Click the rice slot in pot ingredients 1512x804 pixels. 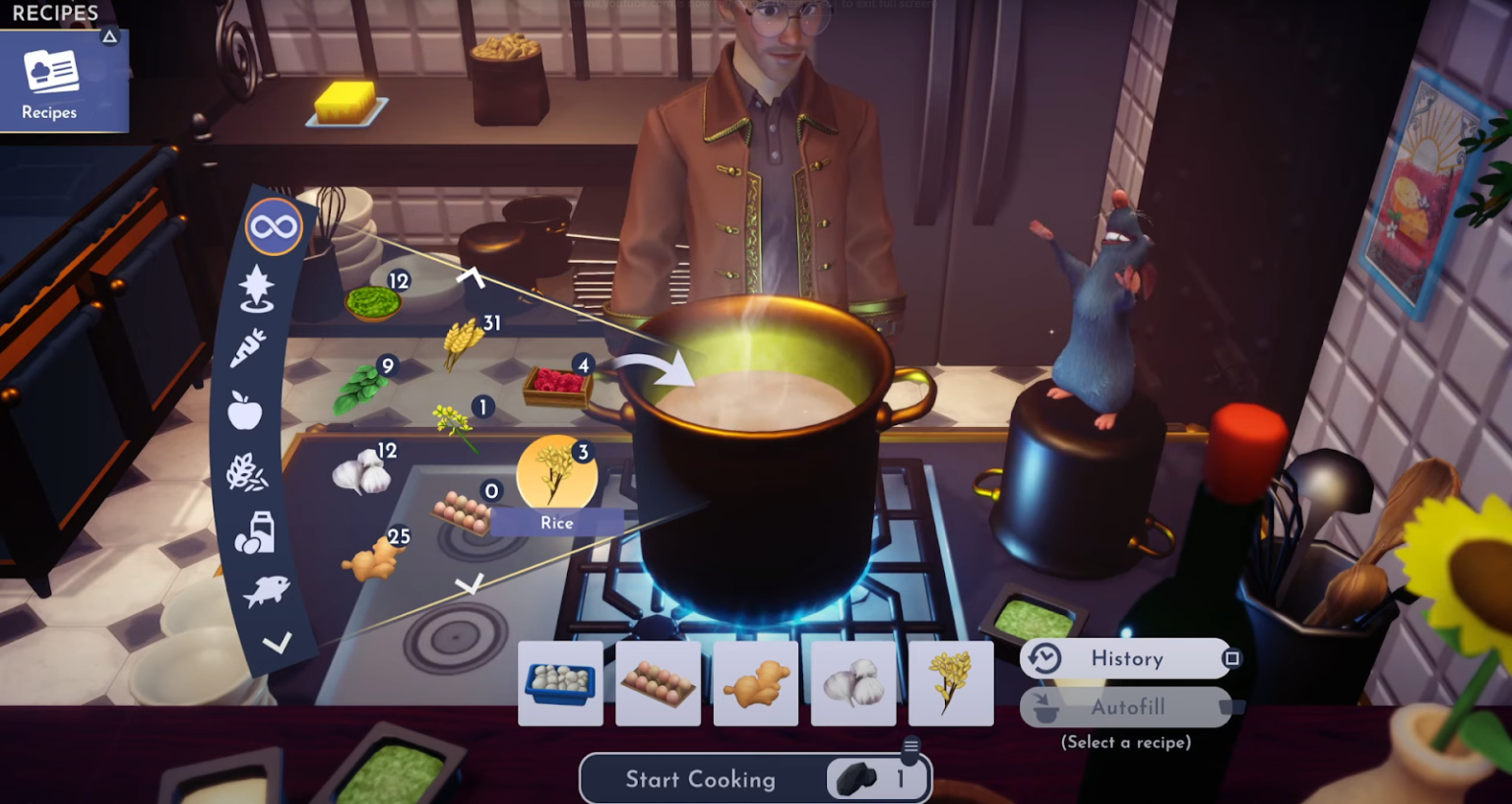click(x=951, y=684)
